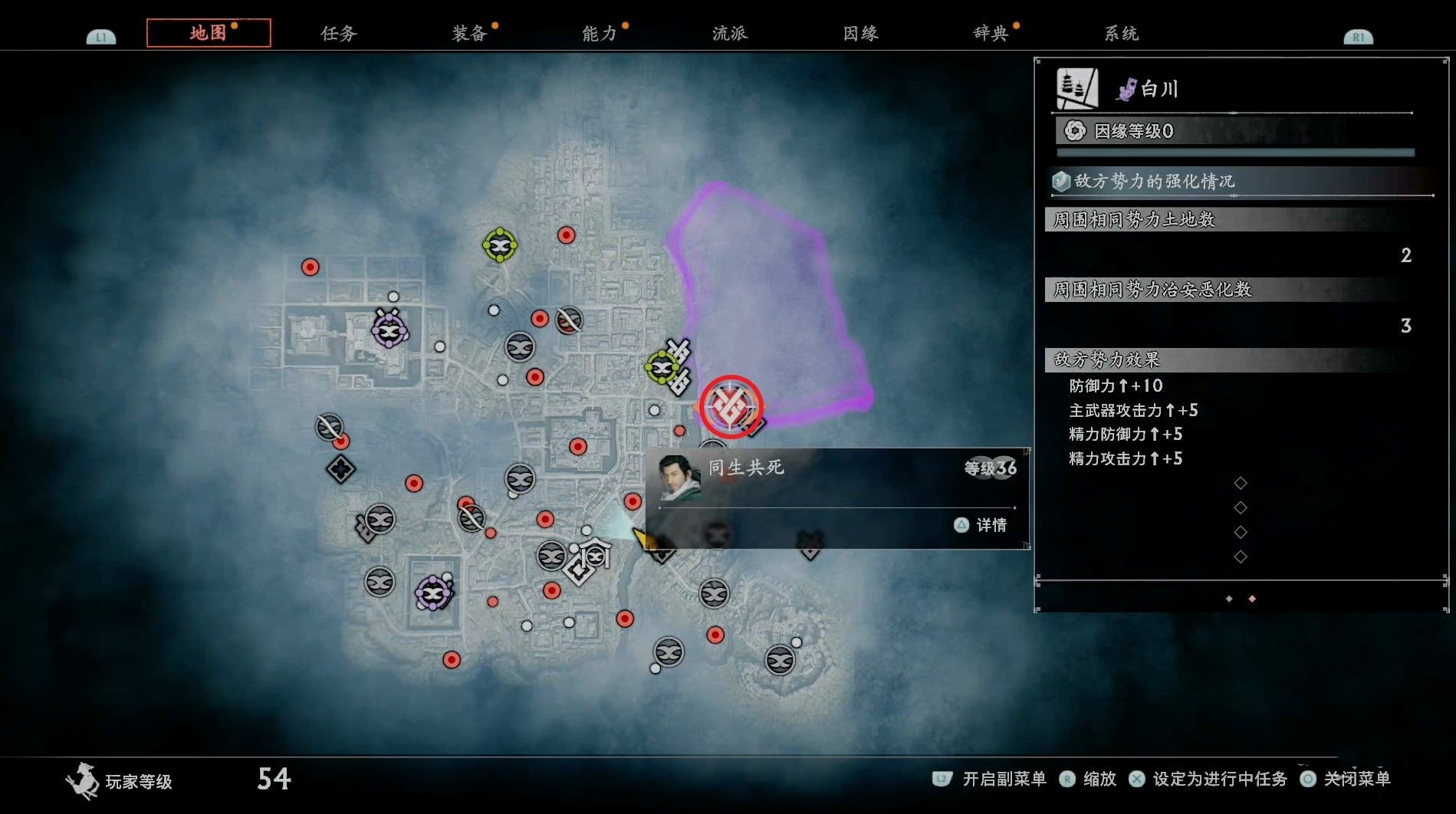
Task: Go to the 流派 tab
Action: point(730,33)
